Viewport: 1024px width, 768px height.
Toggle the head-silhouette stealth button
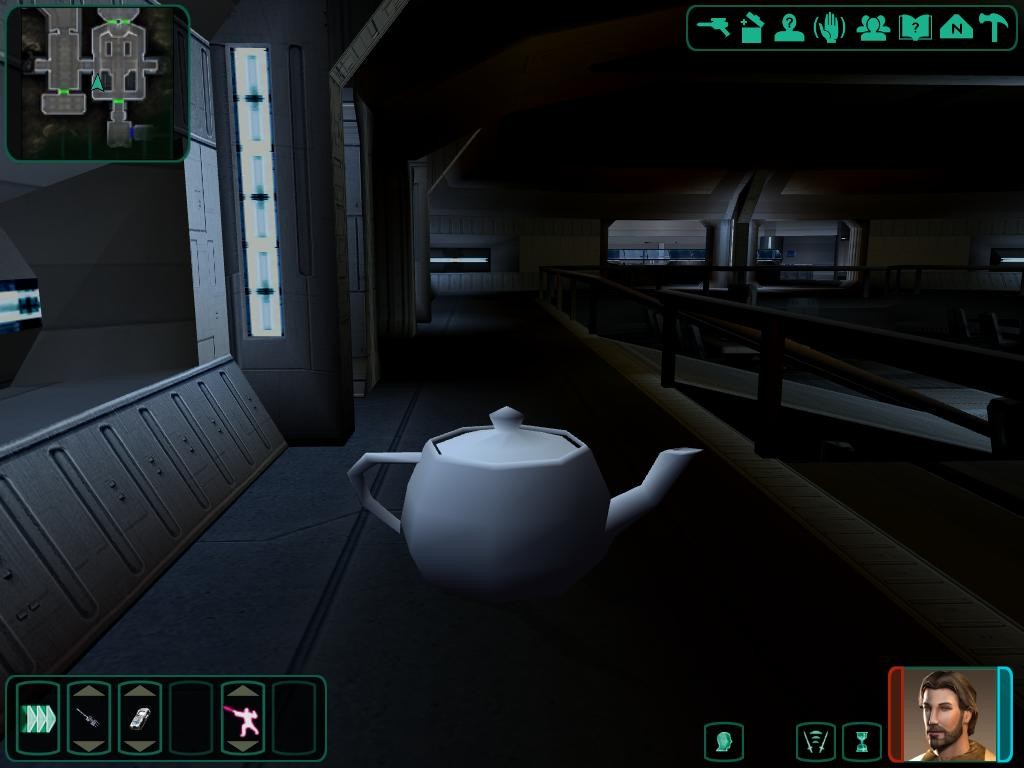pyautogui.click(x=723, y=742)
